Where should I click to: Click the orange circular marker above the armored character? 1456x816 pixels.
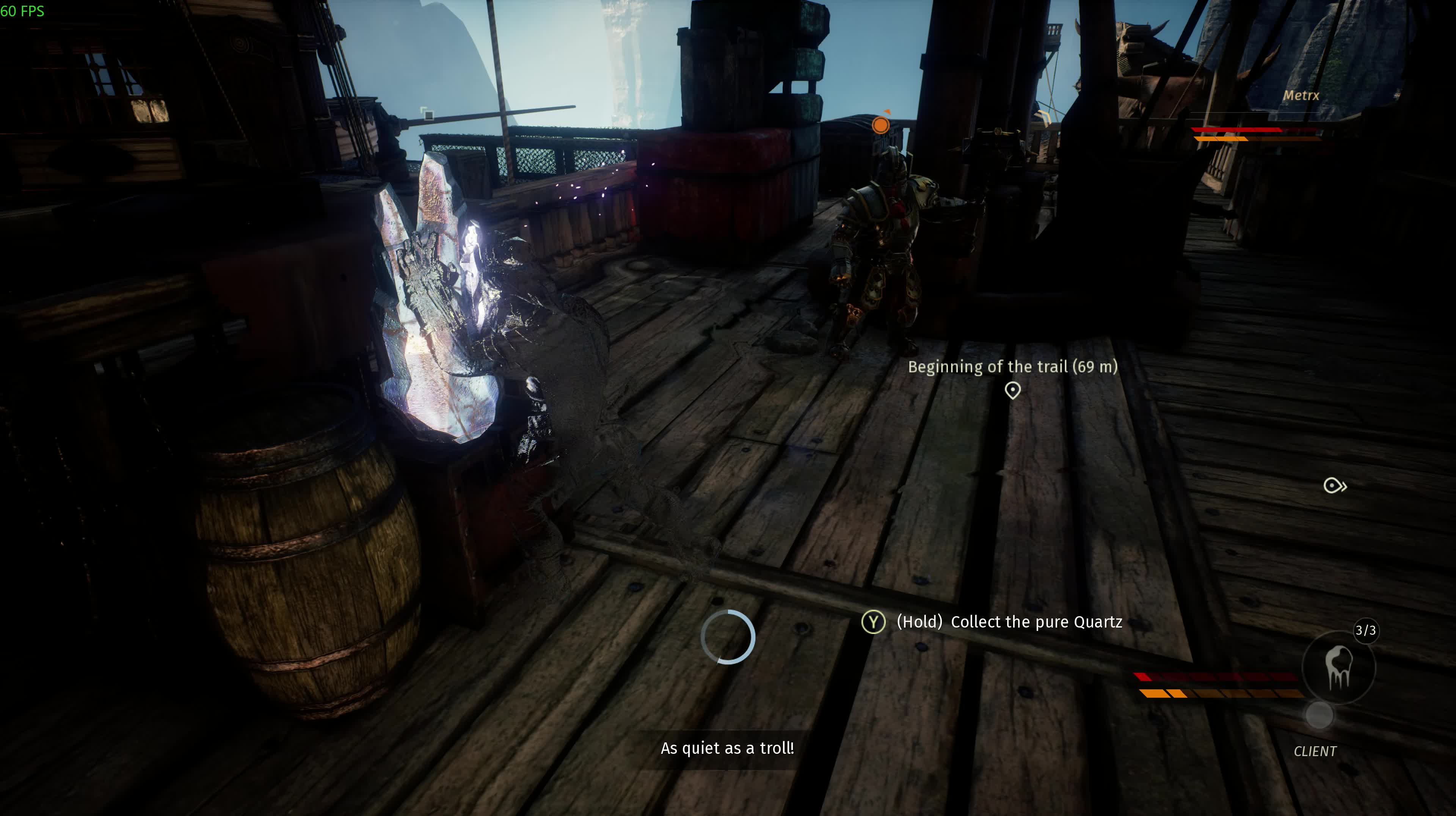(880, 125)
